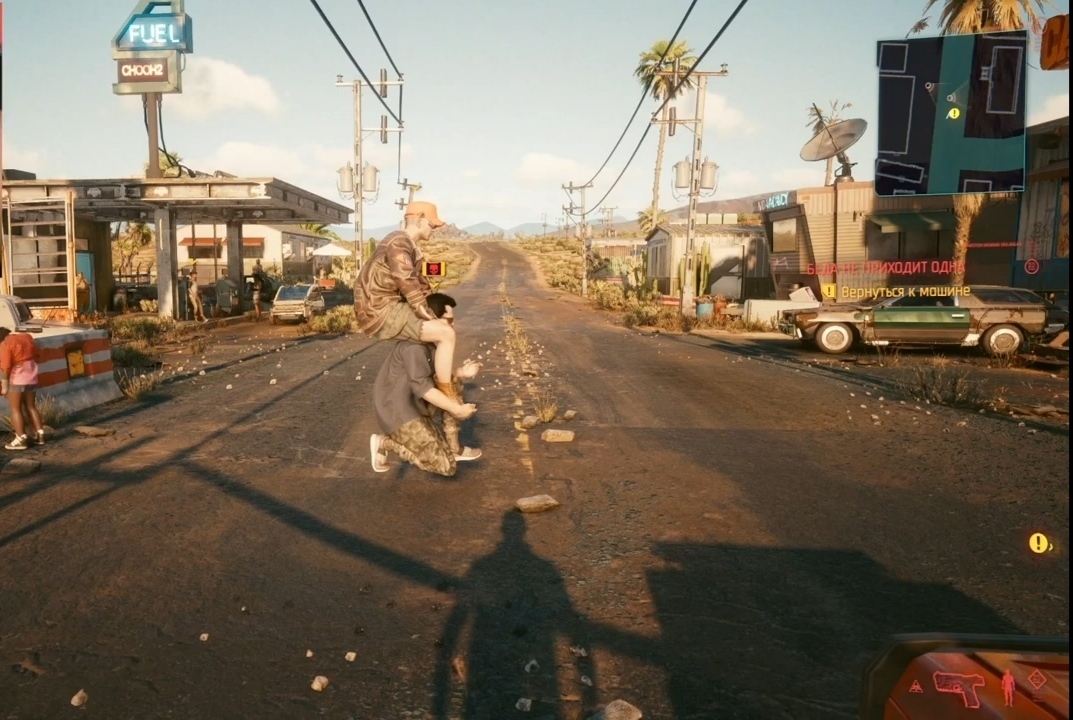Select the yellow quest marker on the minimap
Viewport: 1073px width, 720px height.
click(x=953, y=113)
